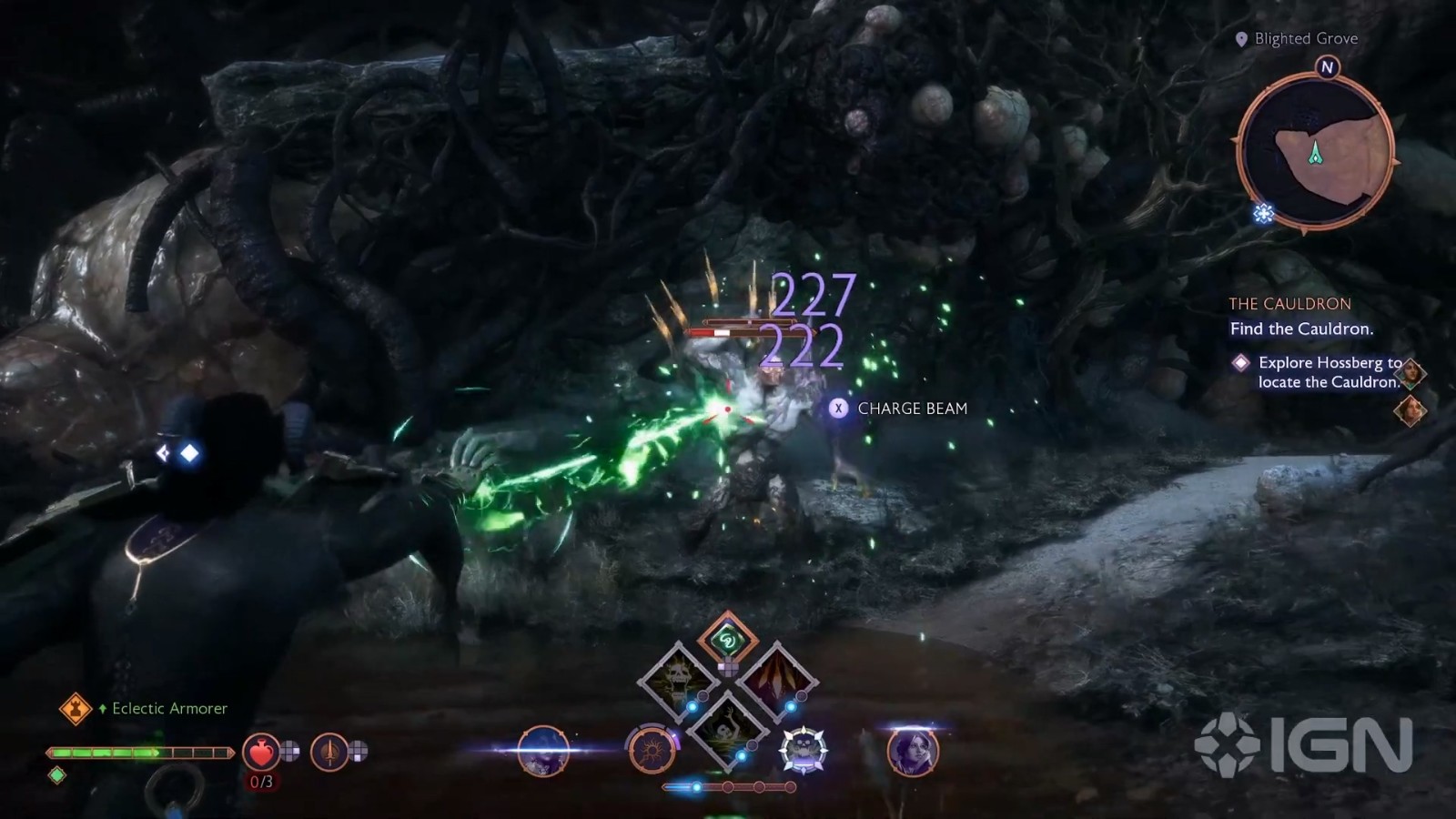Select the right female companion portrait
This screenshot has height=819, width=1456.
(x=912, y=751)
